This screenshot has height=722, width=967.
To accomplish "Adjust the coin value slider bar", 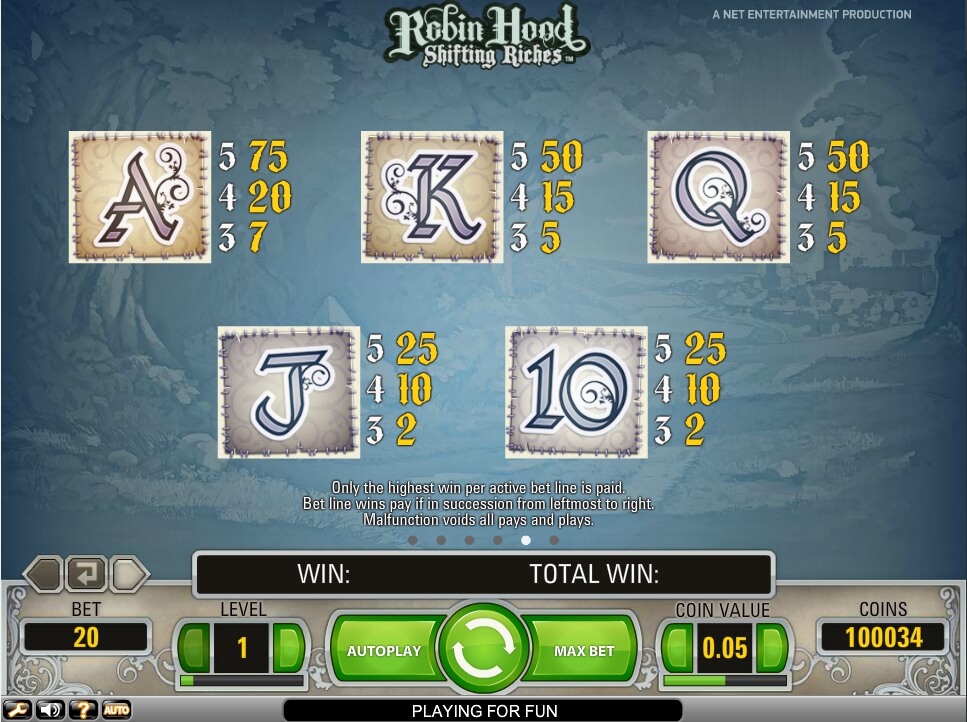I will 724,681.
